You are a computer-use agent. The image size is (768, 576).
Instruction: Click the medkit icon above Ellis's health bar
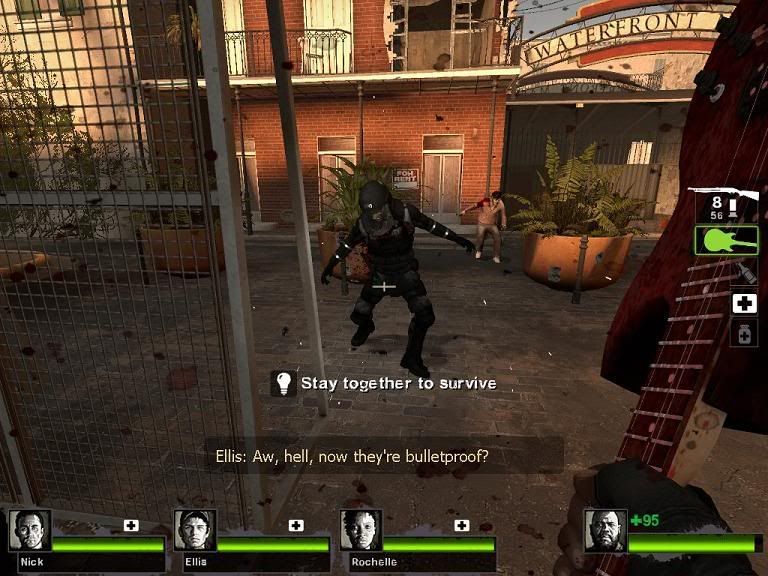coord(296,525)
